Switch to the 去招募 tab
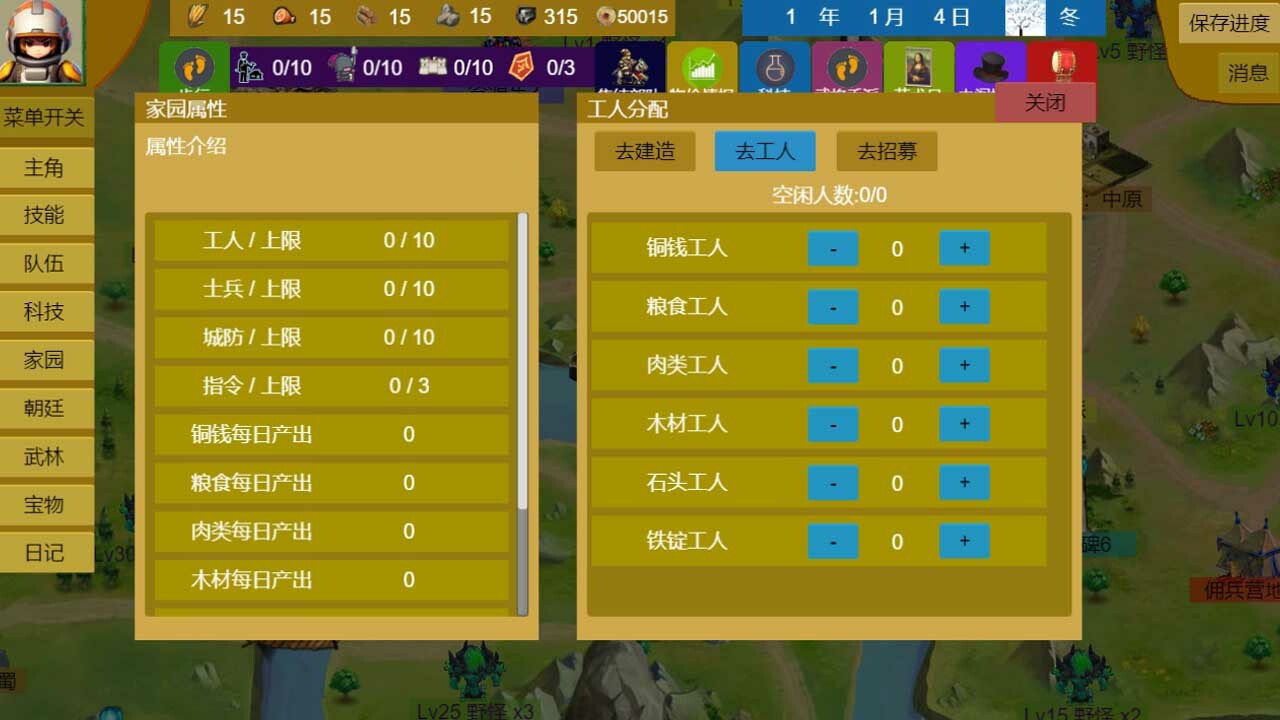Screen dimensions: 1280x720 click(886, 152)
